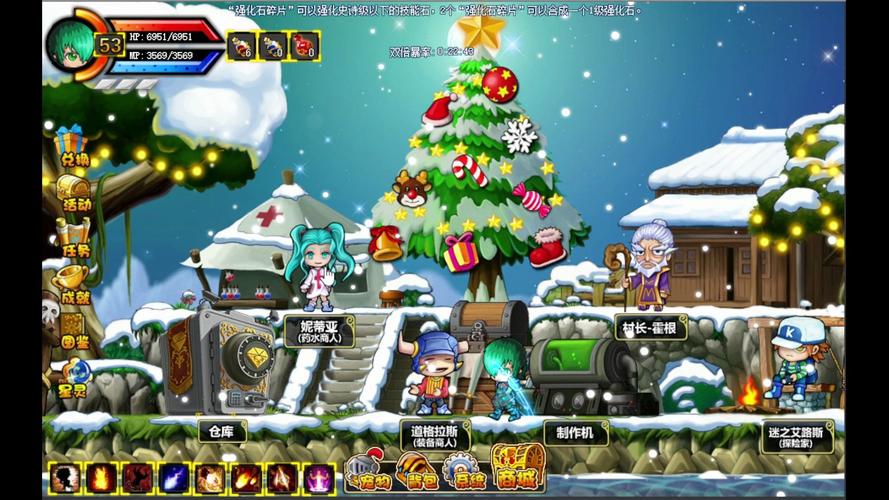Image resolution: width=889 pixels, height=500 pixels.
Task: Use the blue mana potion slot
Action: point(273,45)
